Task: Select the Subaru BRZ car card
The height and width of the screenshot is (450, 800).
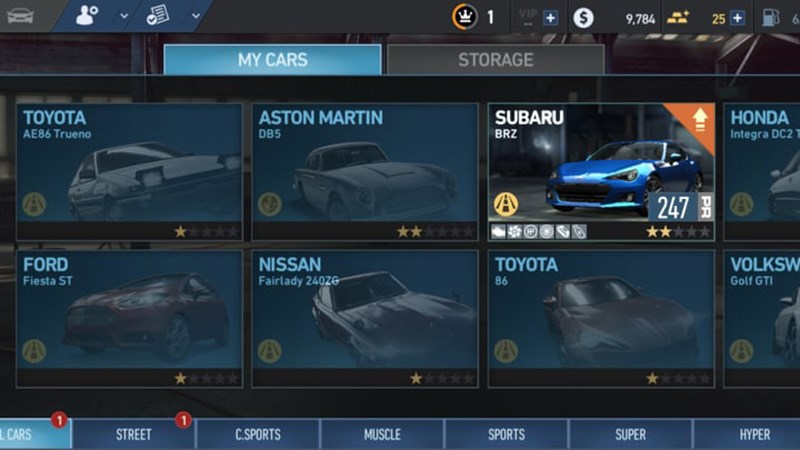Action: [x=601, y=171]
